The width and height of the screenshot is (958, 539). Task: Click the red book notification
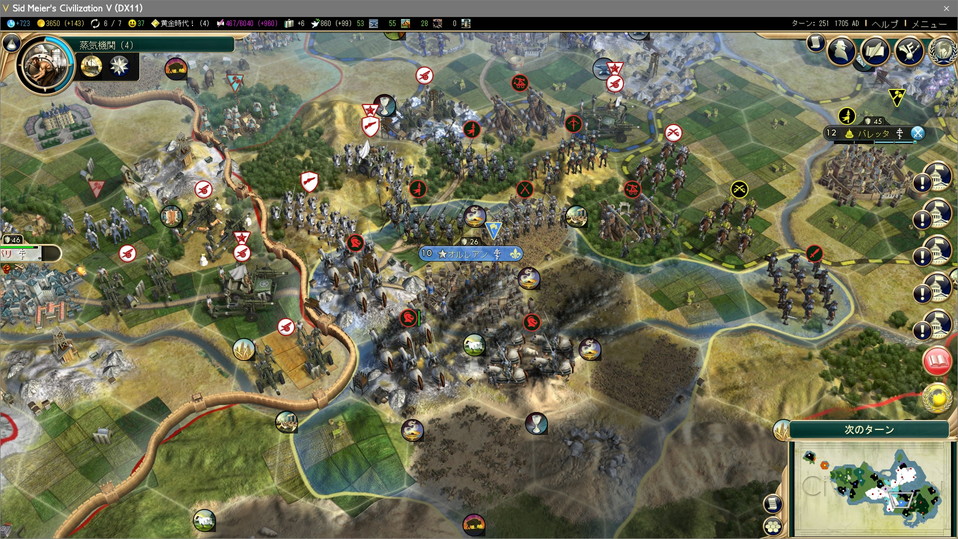tap(937, 362)
